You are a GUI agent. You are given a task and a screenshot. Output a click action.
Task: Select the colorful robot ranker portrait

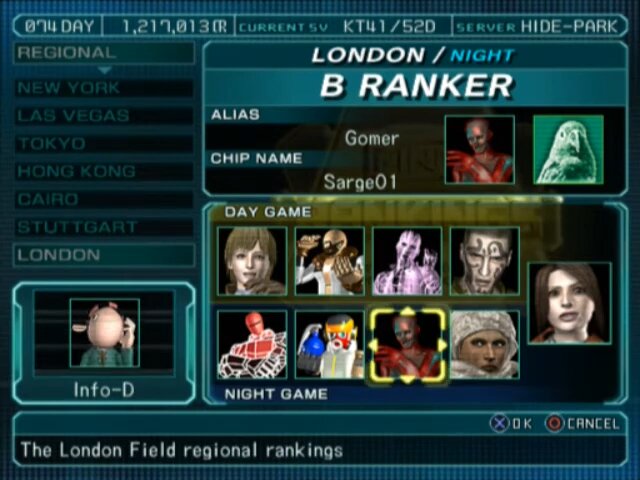point(329,344)
